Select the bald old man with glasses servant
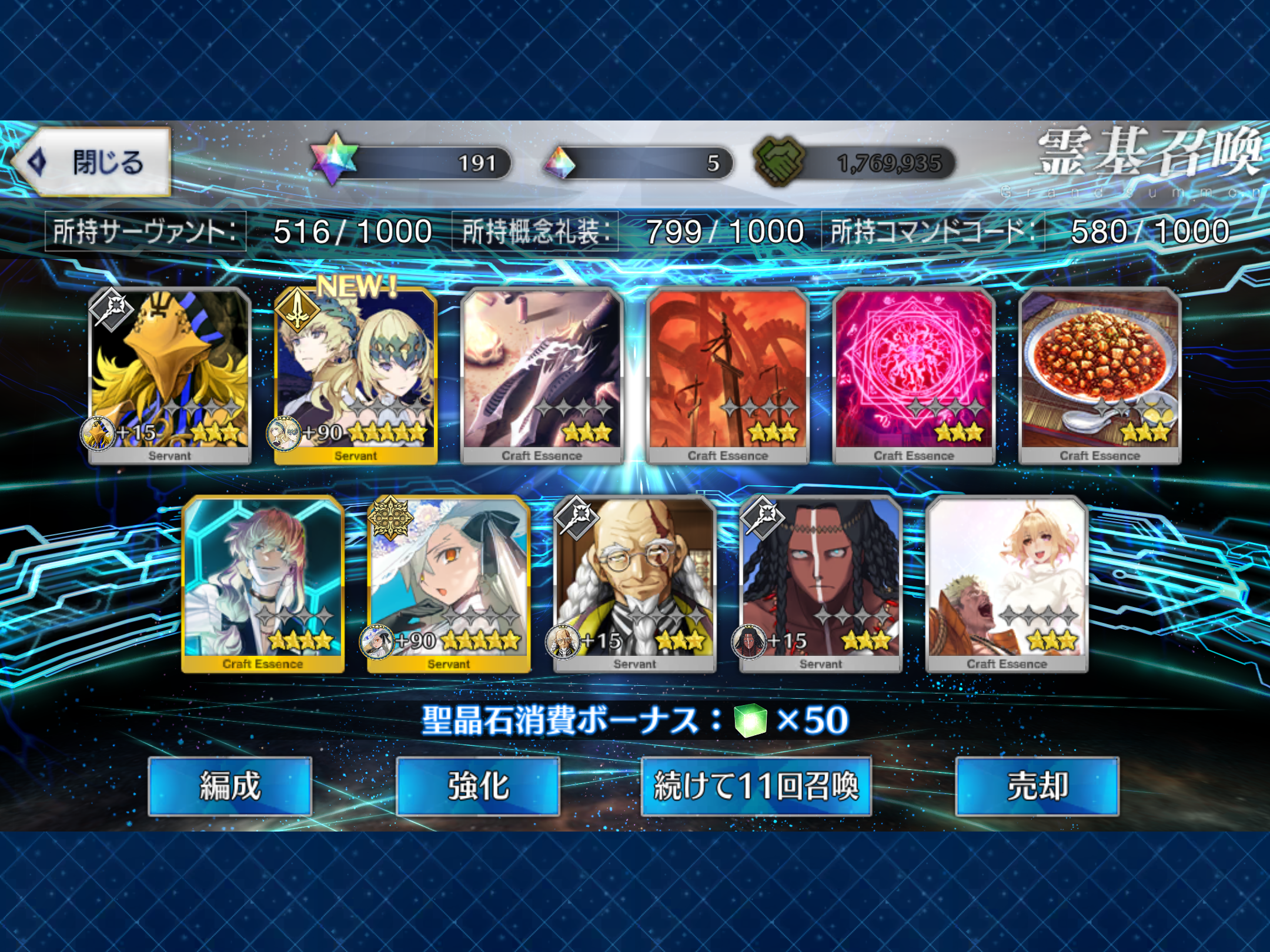Viewport: 1270px width, 952px height. [x=635, y=584]
